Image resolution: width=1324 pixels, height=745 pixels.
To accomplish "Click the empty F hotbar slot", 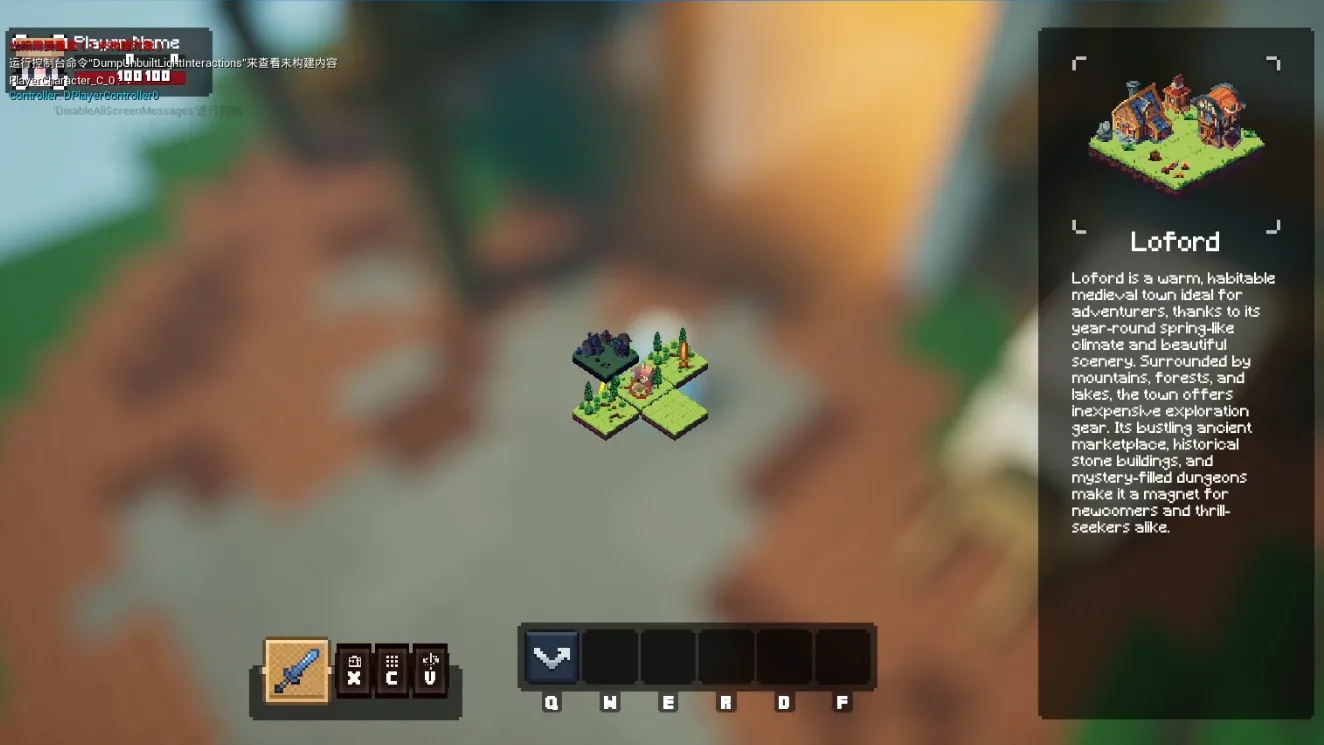I will [843, 657].
